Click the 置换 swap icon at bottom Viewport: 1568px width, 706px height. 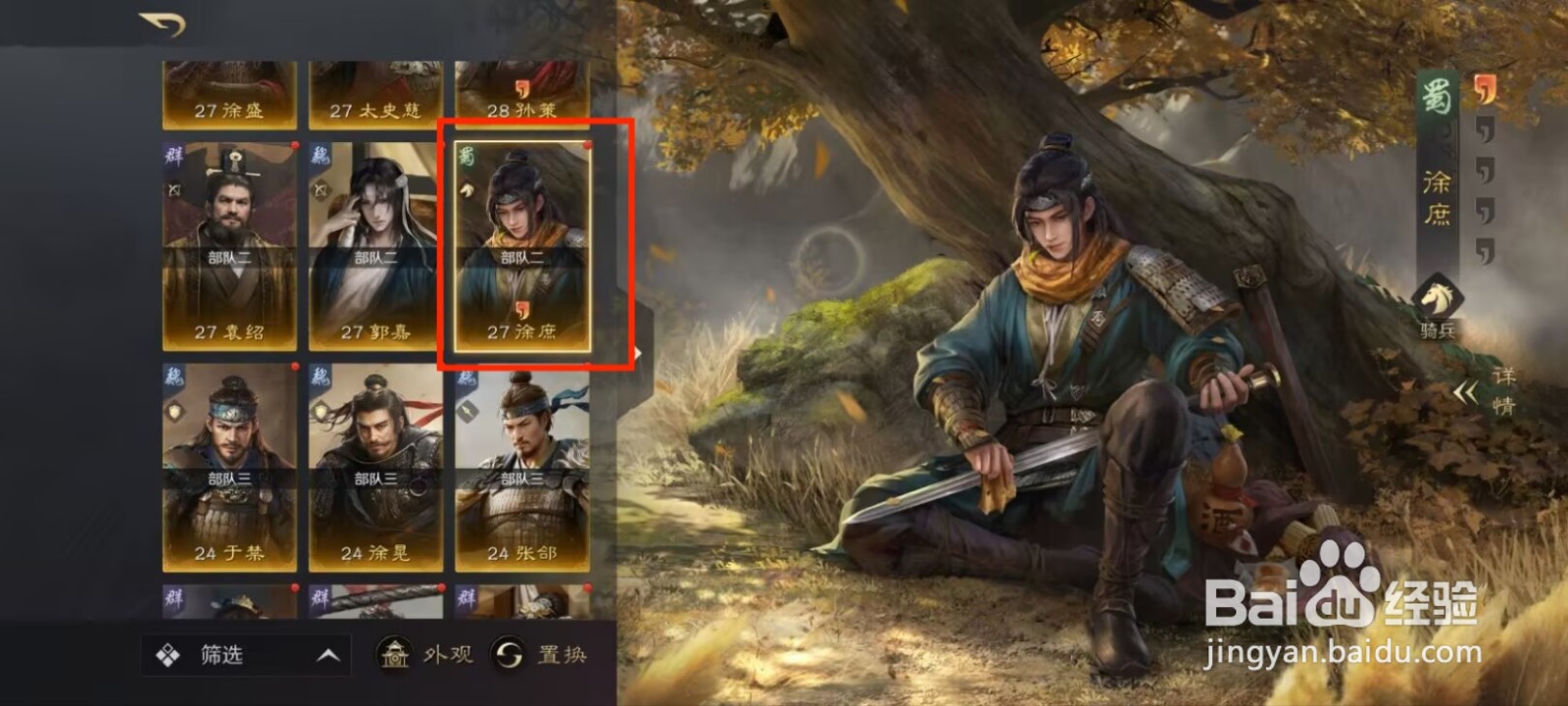pos(509,655)
